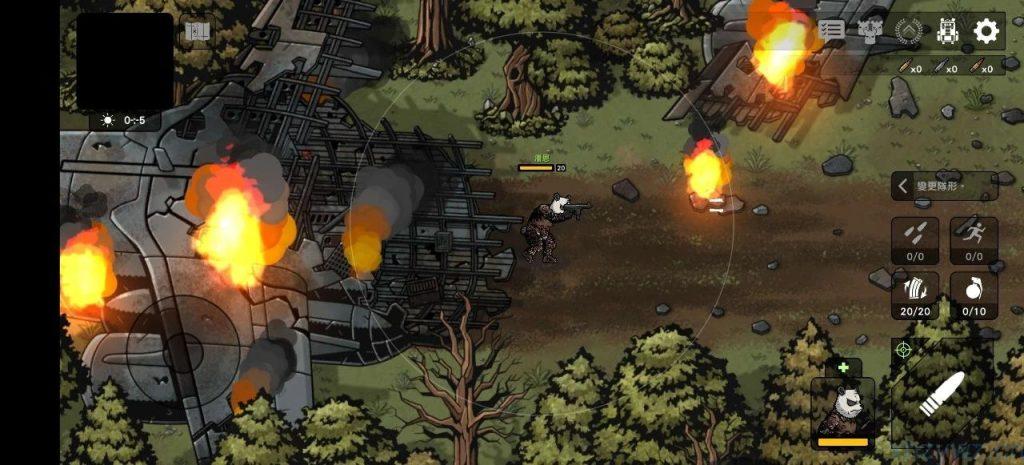Activate the sprint running skill
Viewport: 1024px width, 465px height.
pos(973,240)
